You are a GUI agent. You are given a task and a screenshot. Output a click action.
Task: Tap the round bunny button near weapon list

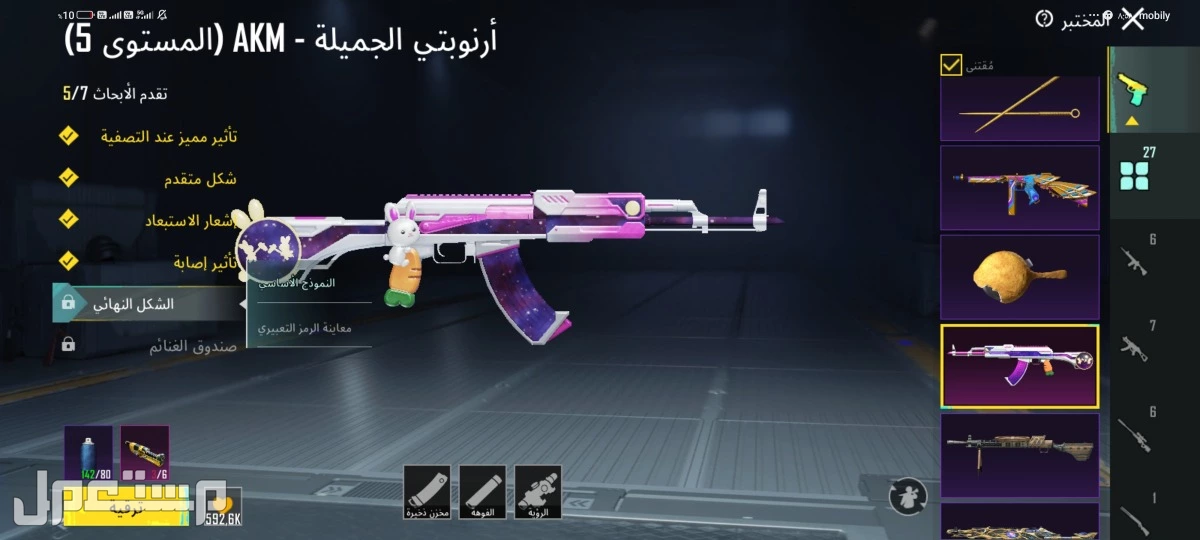pos(907,493)
